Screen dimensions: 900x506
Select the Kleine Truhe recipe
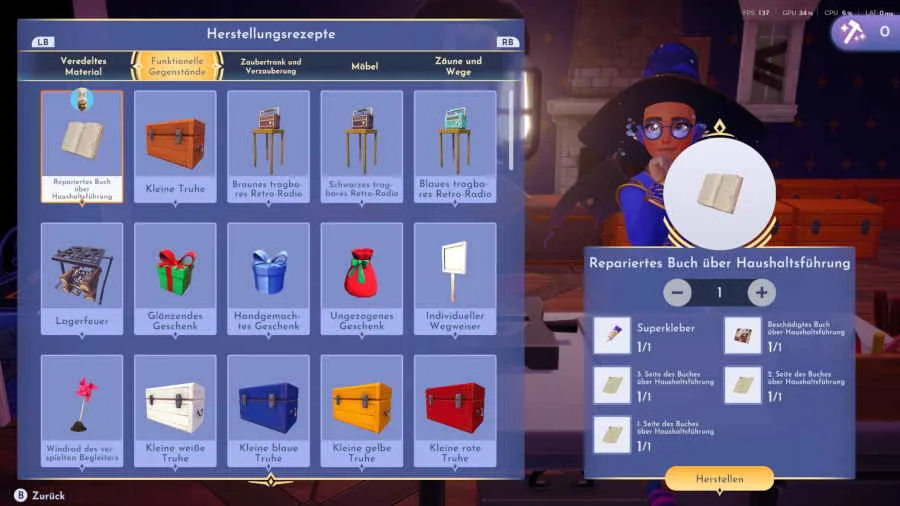(x=175, y=146)
